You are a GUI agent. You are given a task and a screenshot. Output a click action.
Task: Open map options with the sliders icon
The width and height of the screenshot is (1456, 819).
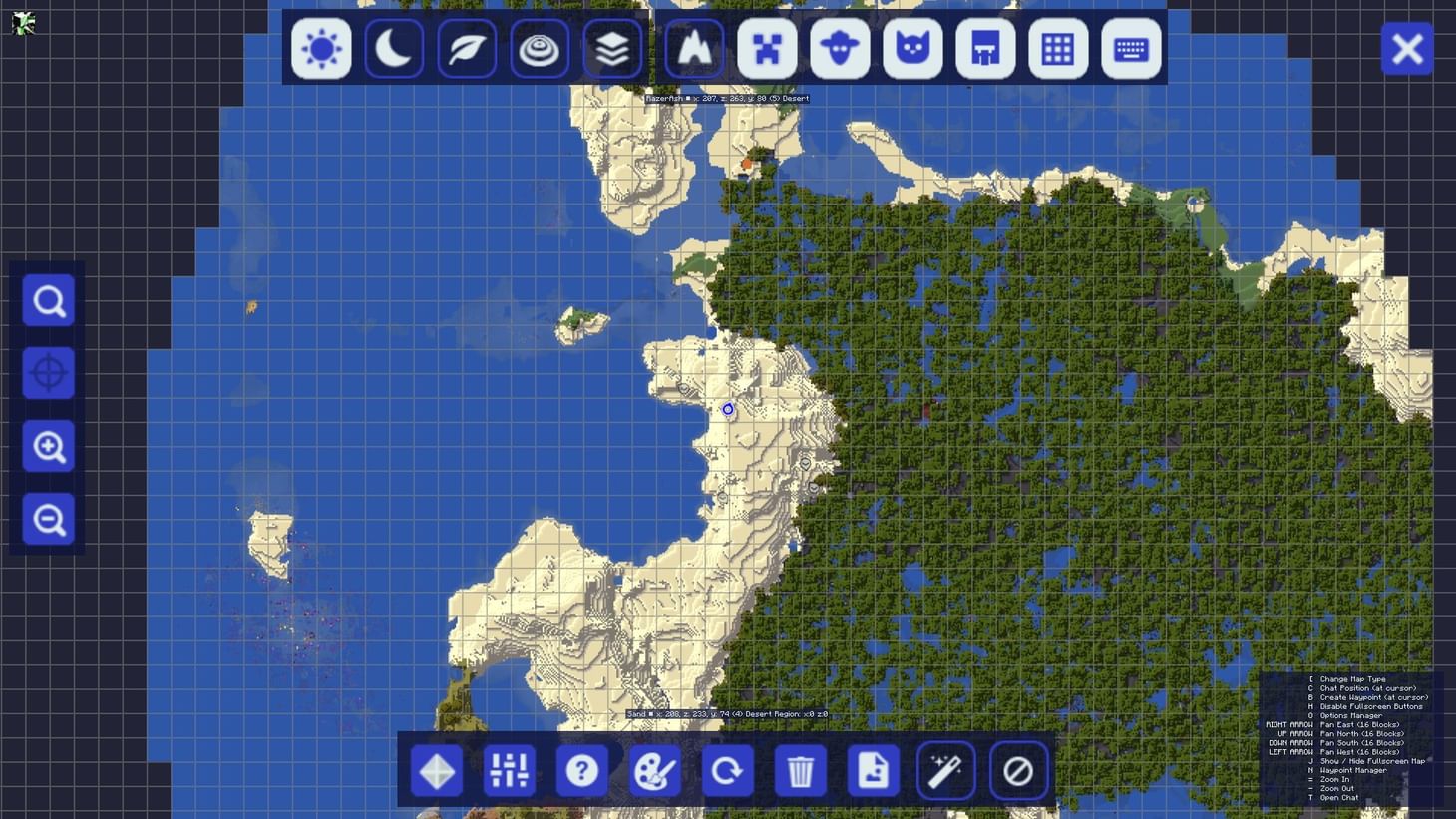(x=510, y=770)
